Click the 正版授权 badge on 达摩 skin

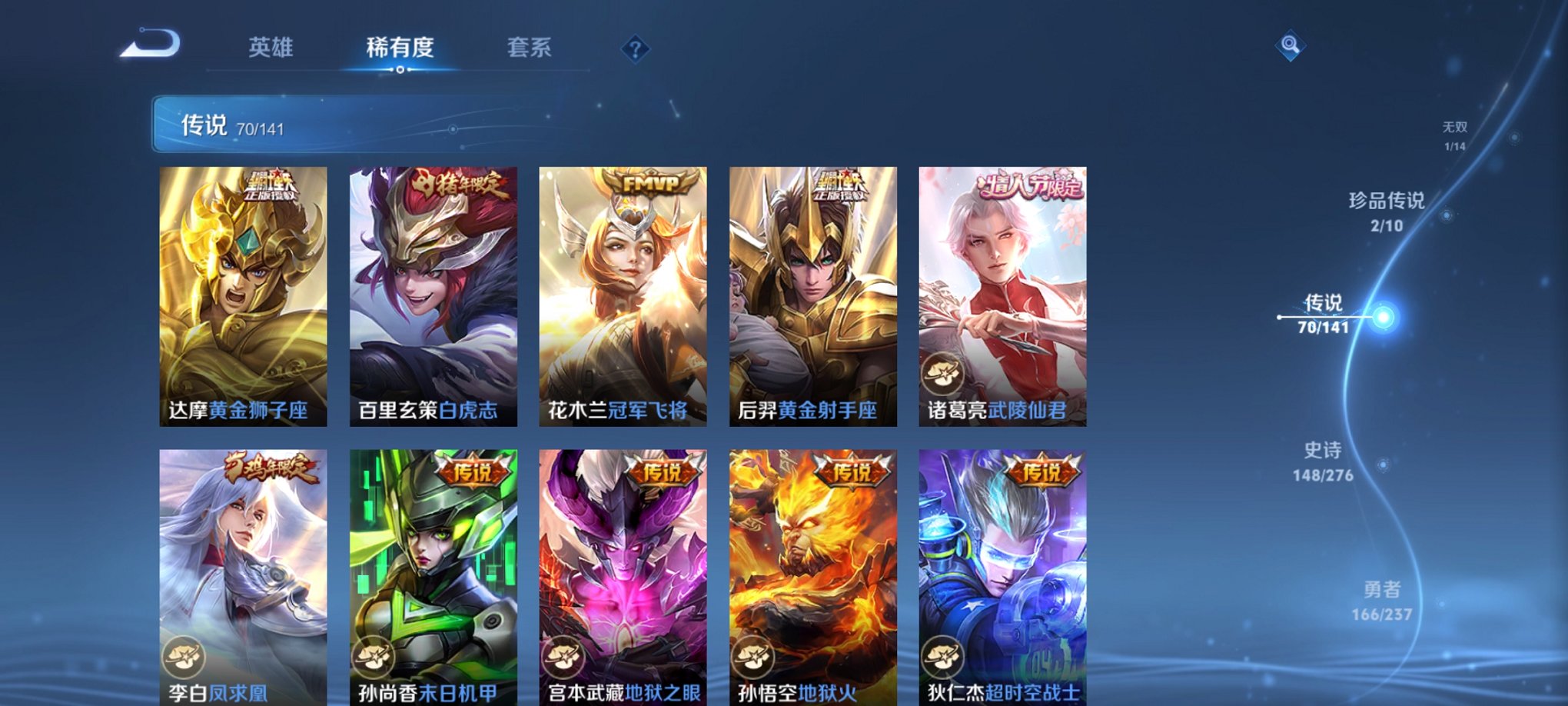274,183
